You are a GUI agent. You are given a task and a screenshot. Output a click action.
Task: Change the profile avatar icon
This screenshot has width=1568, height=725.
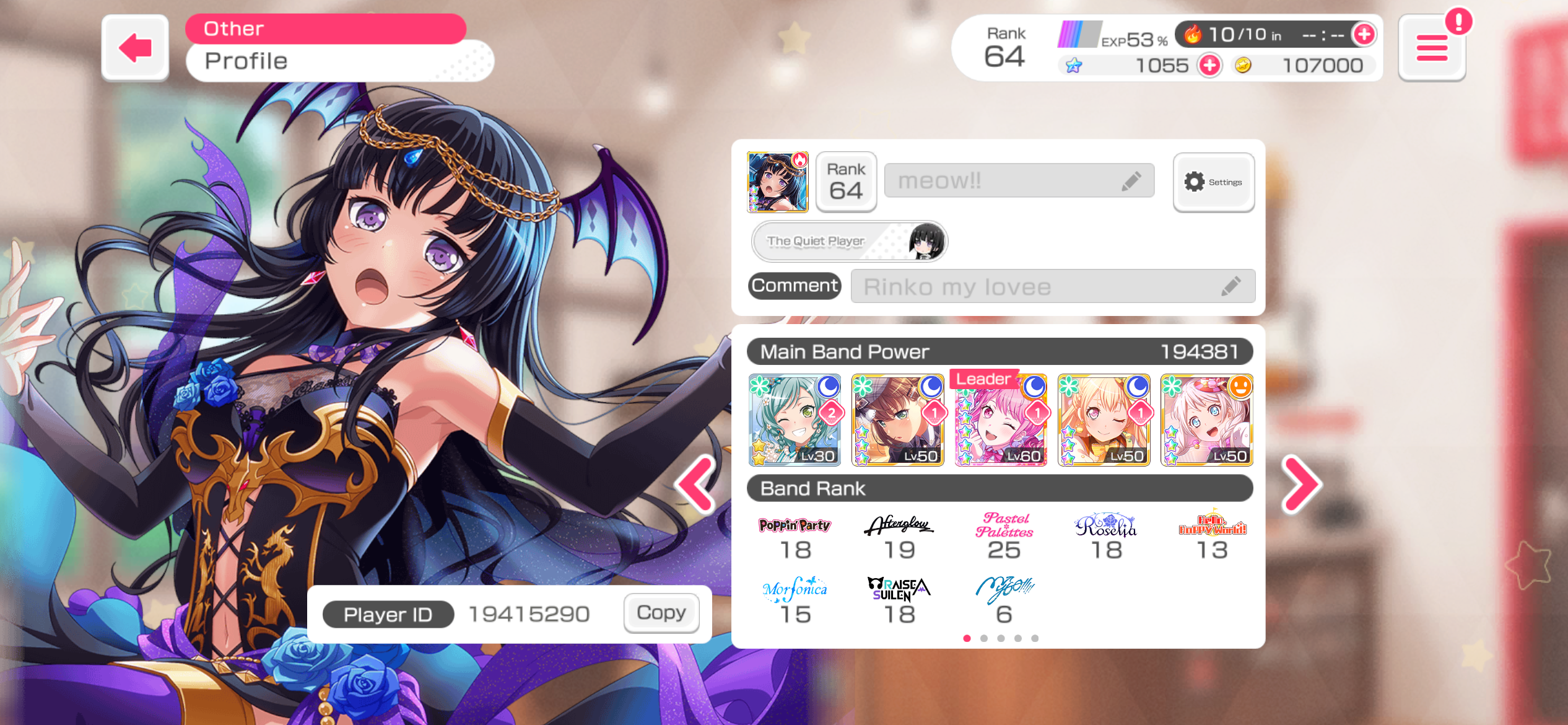click(777, 182)
